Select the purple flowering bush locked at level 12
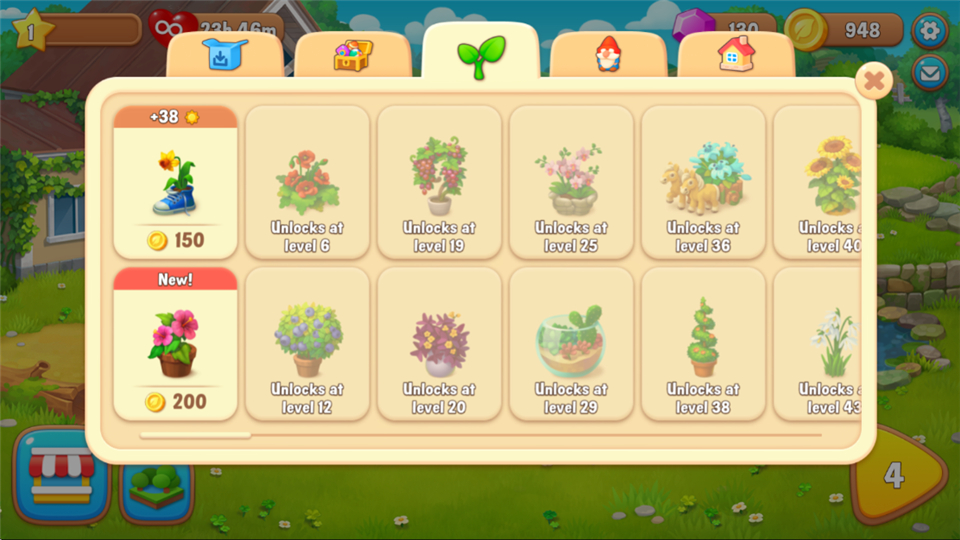The image size is (960, 540). click(307, 344)
